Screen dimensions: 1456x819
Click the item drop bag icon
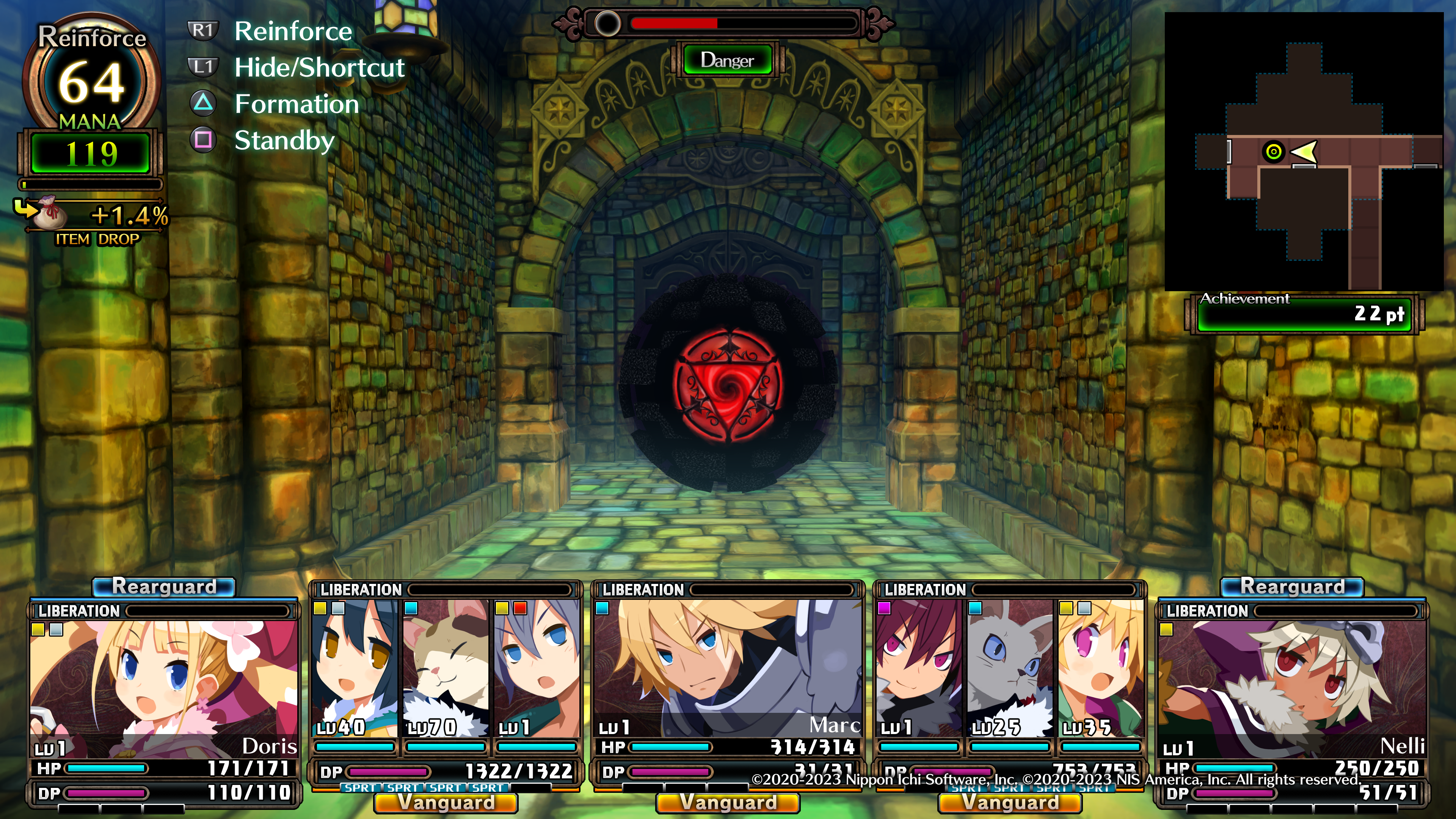pyautogui.click(x=50, y=212)
